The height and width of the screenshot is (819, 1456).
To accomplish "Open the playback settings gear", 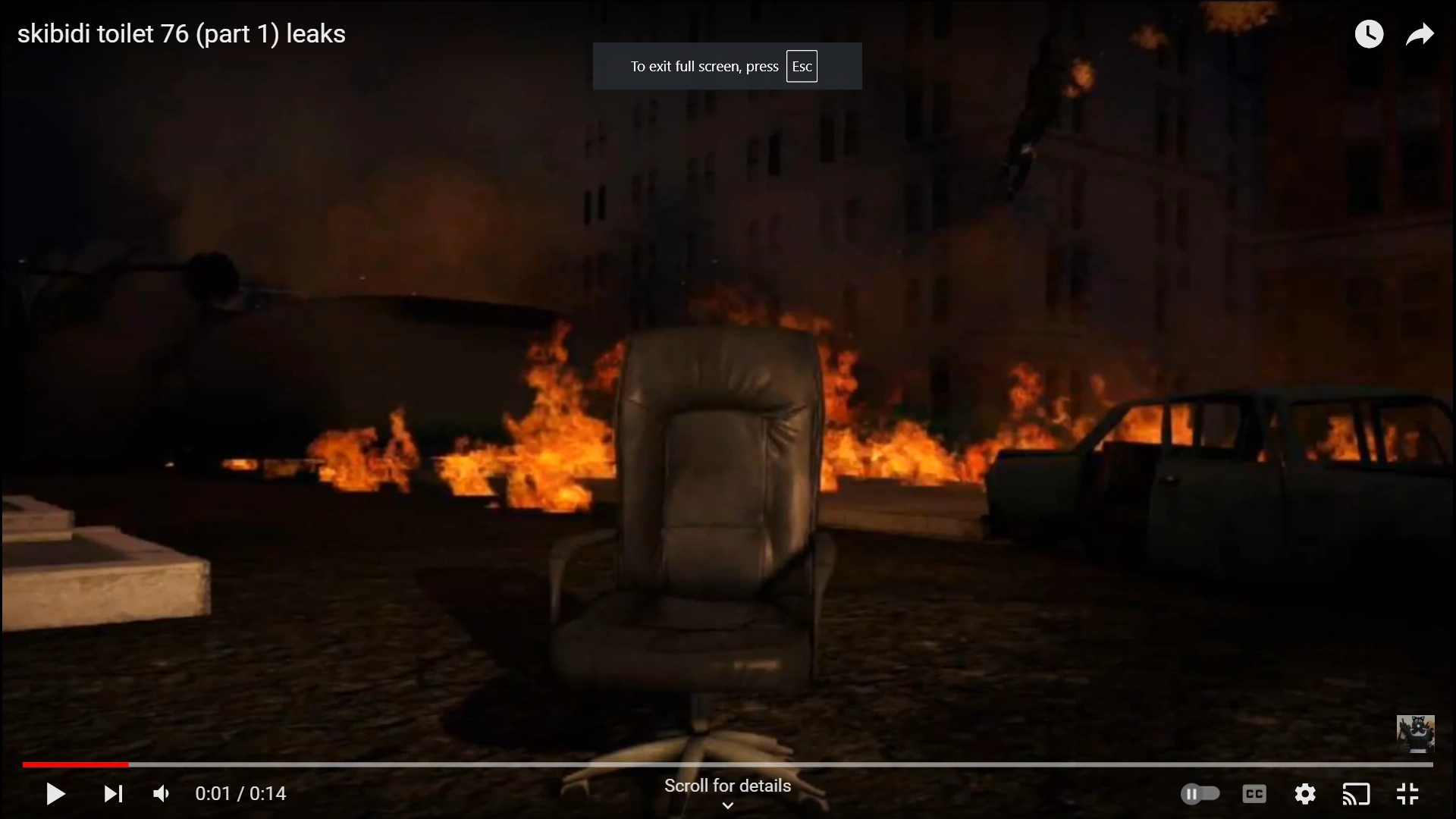I will coord(1305,794).
